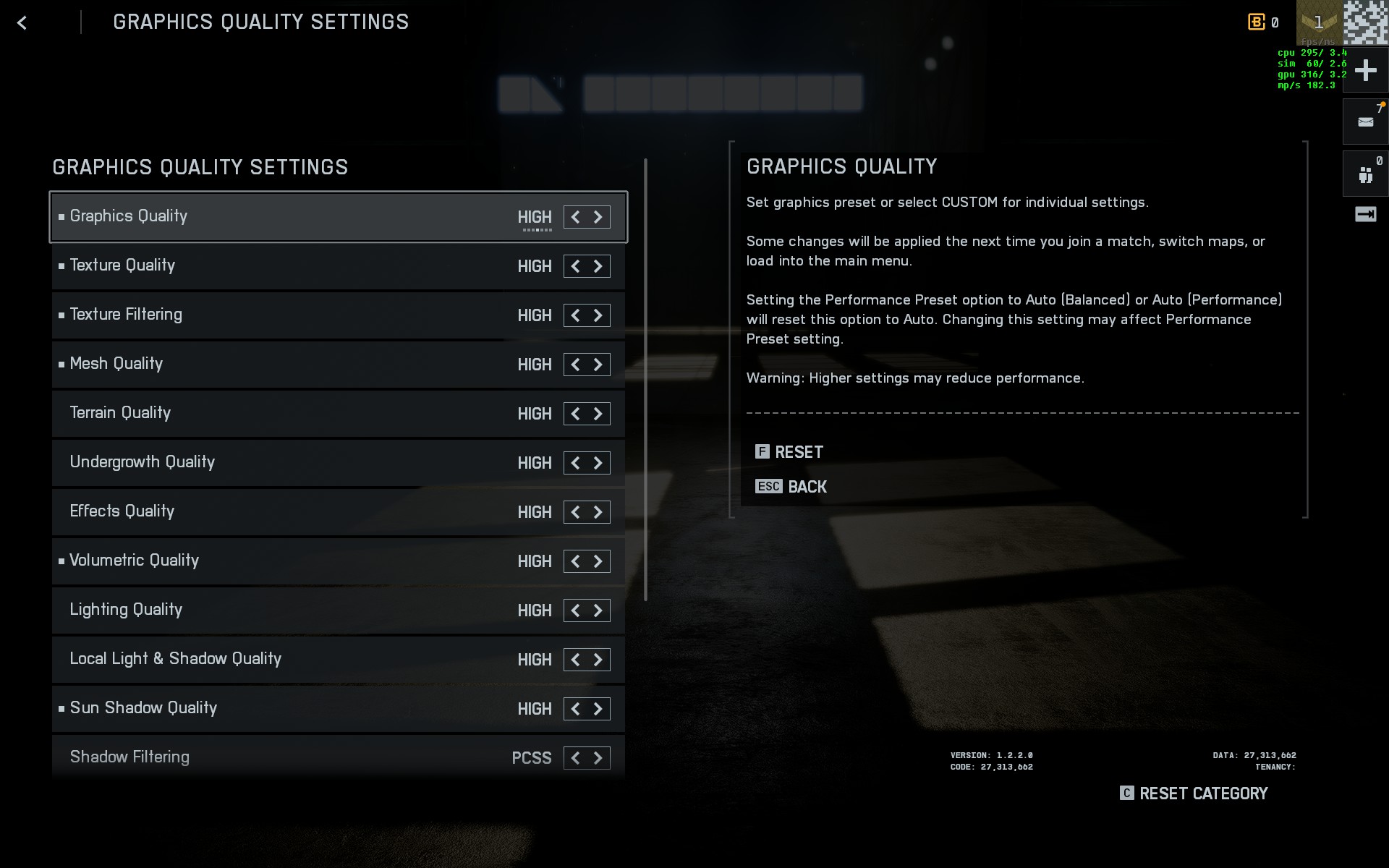Image resolution: width=1389 pixels, height=868 pixels.
Task: Raise Effects Quality with right arrow
Action: point(598,512)
